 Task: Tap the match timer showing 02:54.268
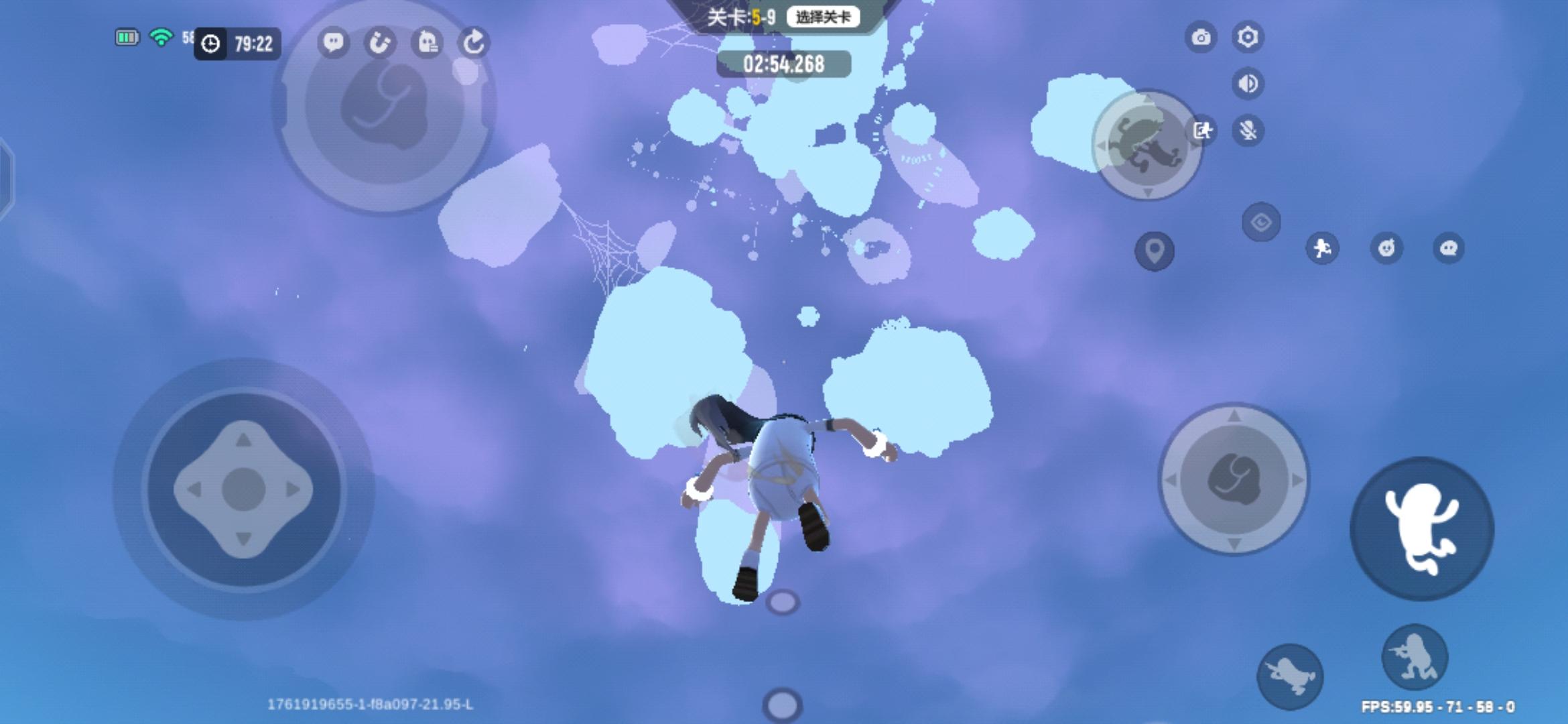click(x=782, y=65)
